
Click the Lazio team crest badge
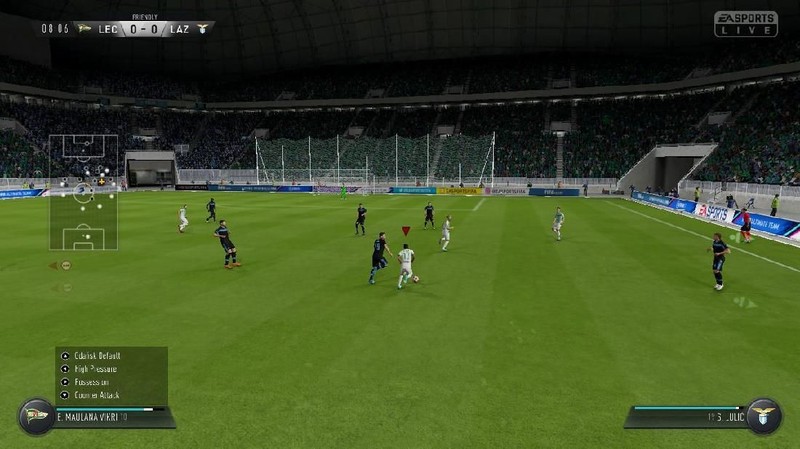tap(763, 415)
